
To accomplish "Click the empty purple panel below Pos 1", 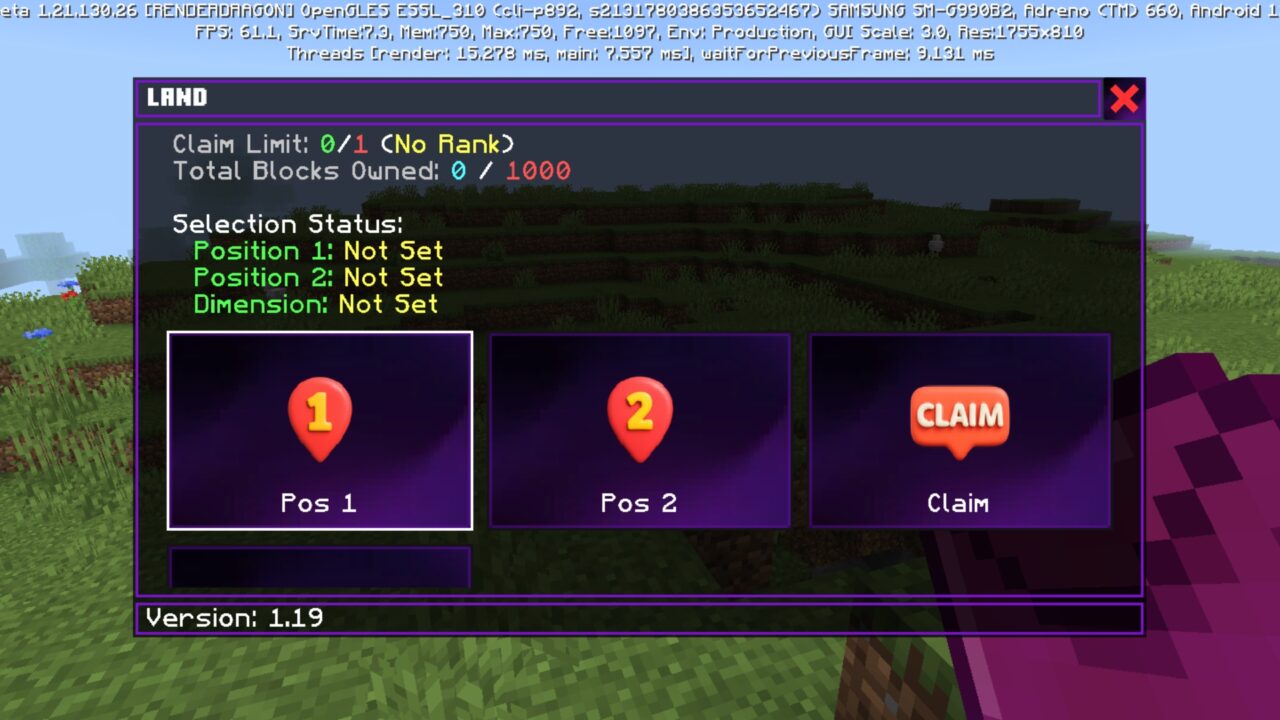I will coord(320,568).
